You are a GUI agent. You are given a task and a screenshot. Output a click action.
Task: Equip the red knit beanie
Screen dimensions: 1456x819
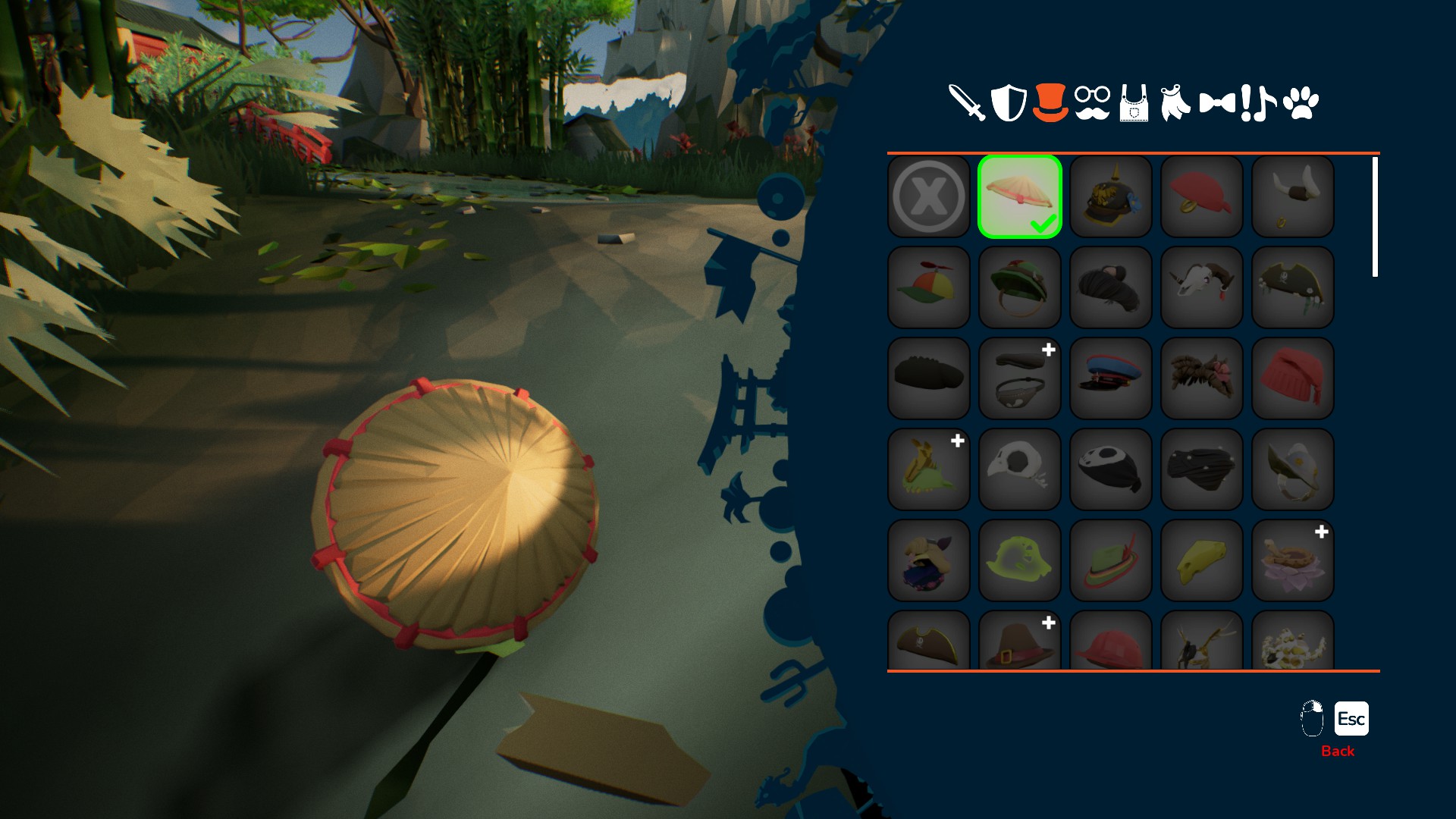click(x=1293, y=378)
